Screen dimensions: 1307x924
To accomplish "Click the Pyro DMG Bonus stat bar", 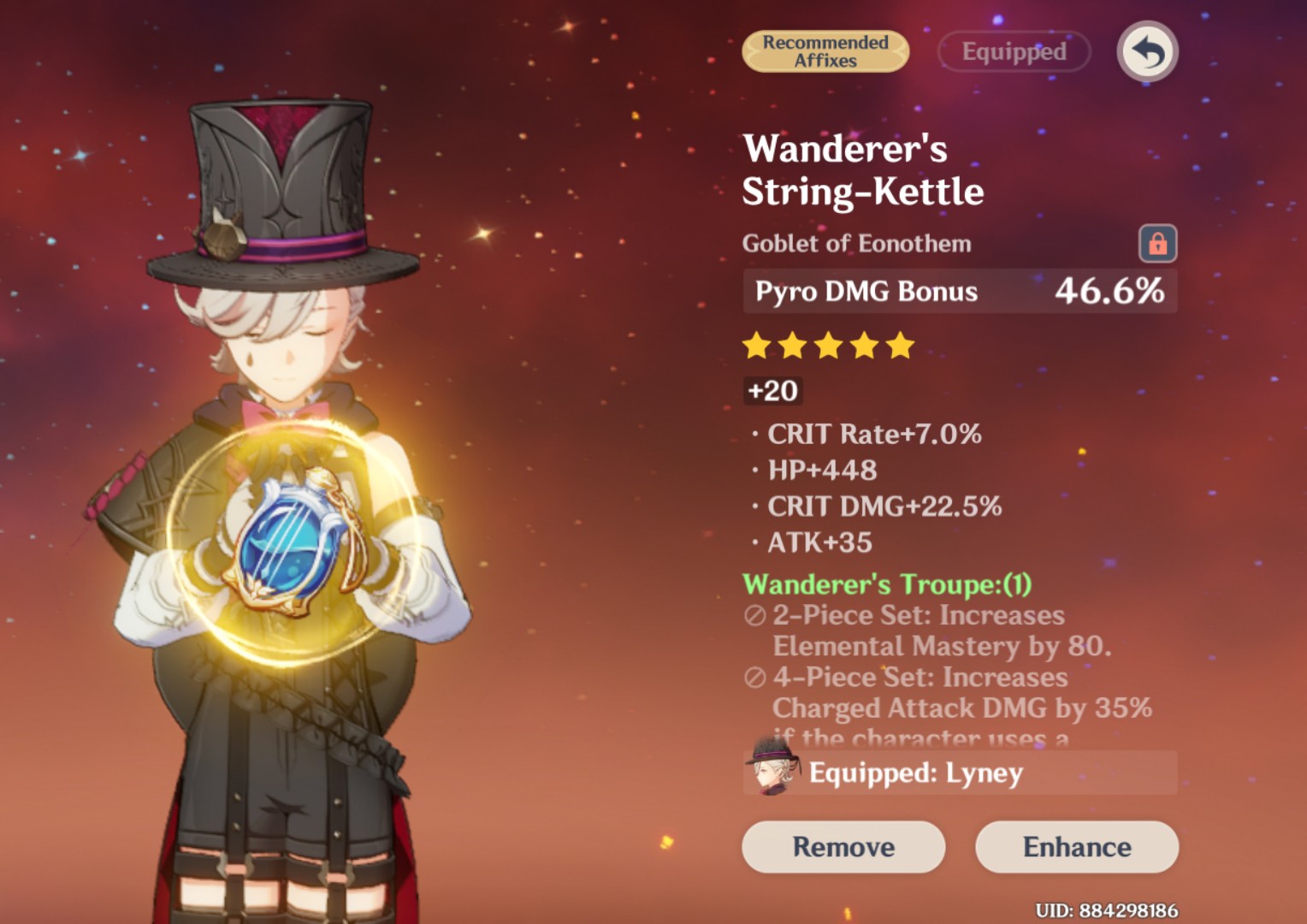I will click(x=959, y=291).
